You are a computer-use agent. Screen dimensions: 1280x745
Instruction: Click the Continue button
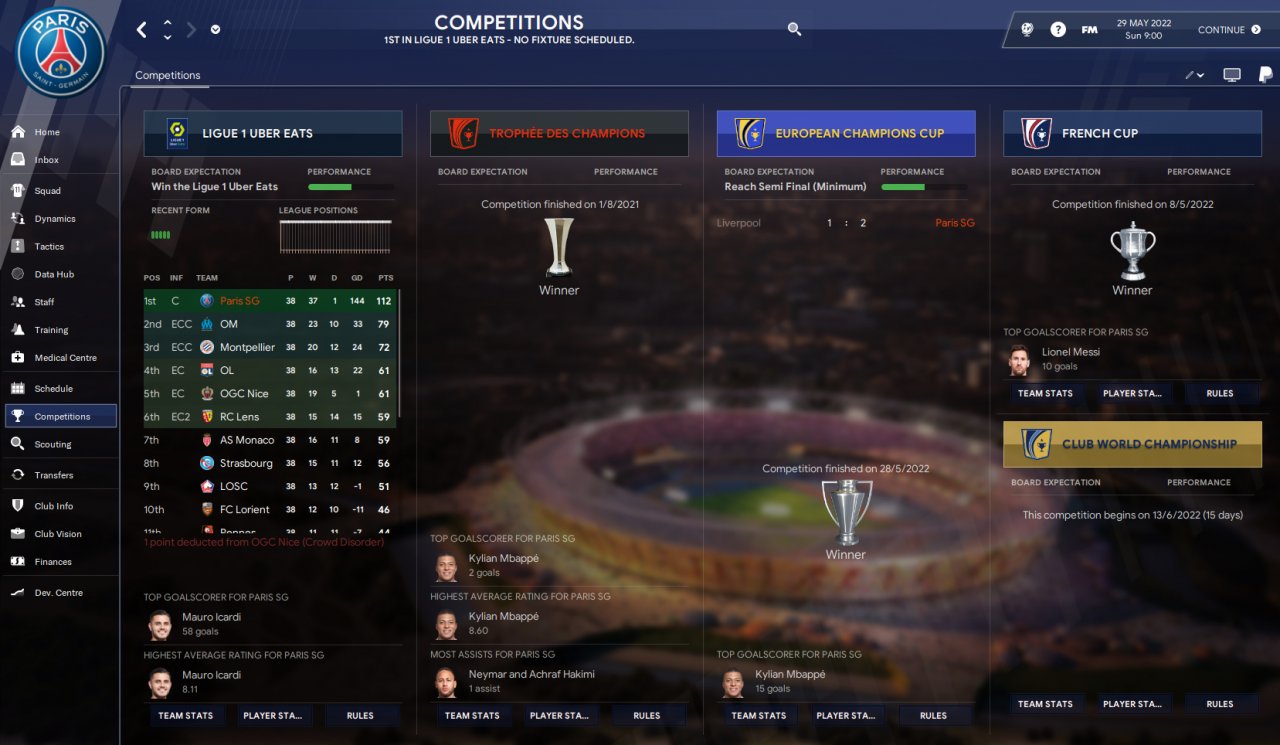point(1229,30)
